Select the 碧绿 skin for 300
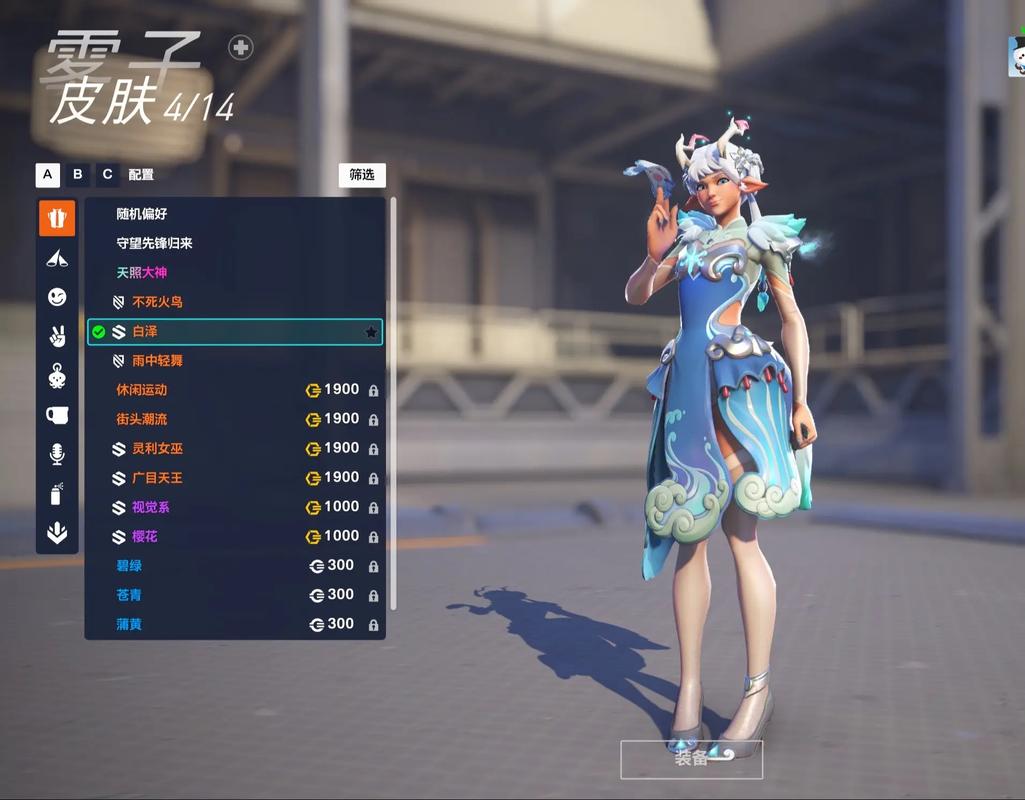The width and height of the screenshot is (1025, 800). [x=129, y=566]
